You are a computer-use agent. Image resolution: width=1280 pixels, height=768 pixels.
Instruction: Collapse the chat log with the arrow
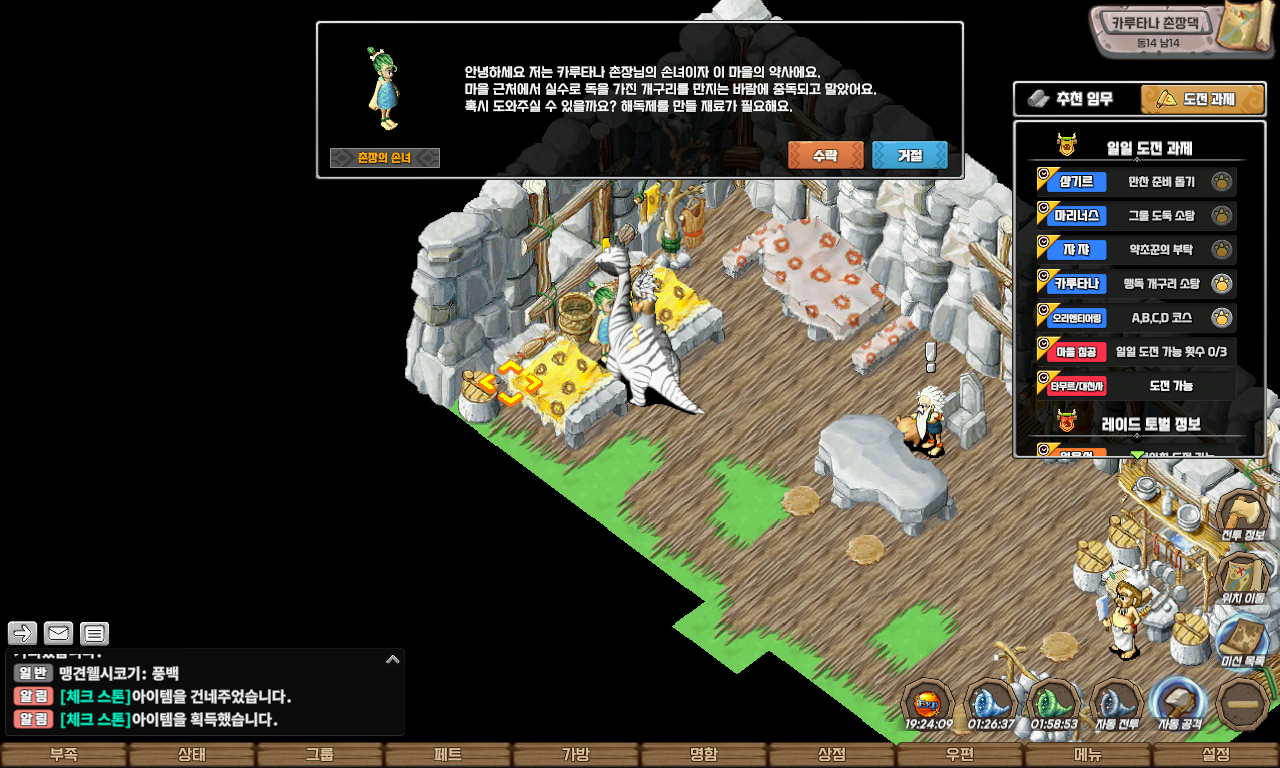(x=392, y=659)
